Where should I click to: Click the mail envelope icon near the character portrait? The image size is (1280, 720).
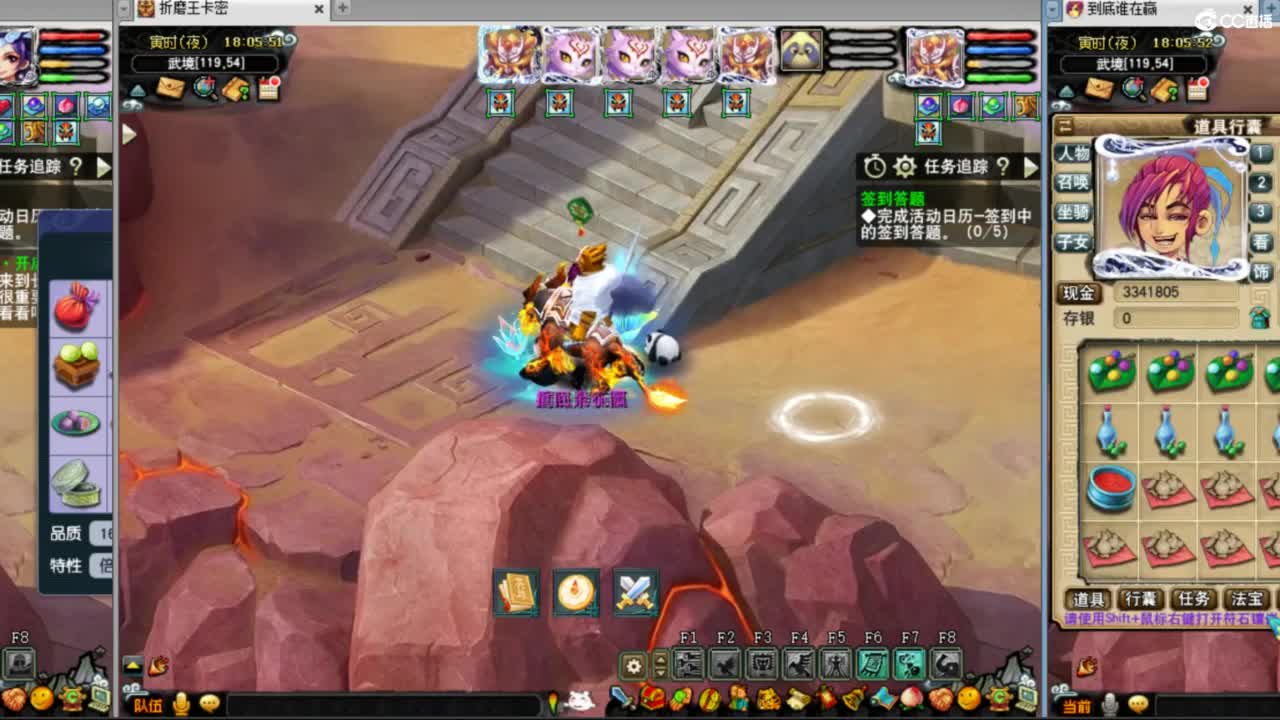172,89
